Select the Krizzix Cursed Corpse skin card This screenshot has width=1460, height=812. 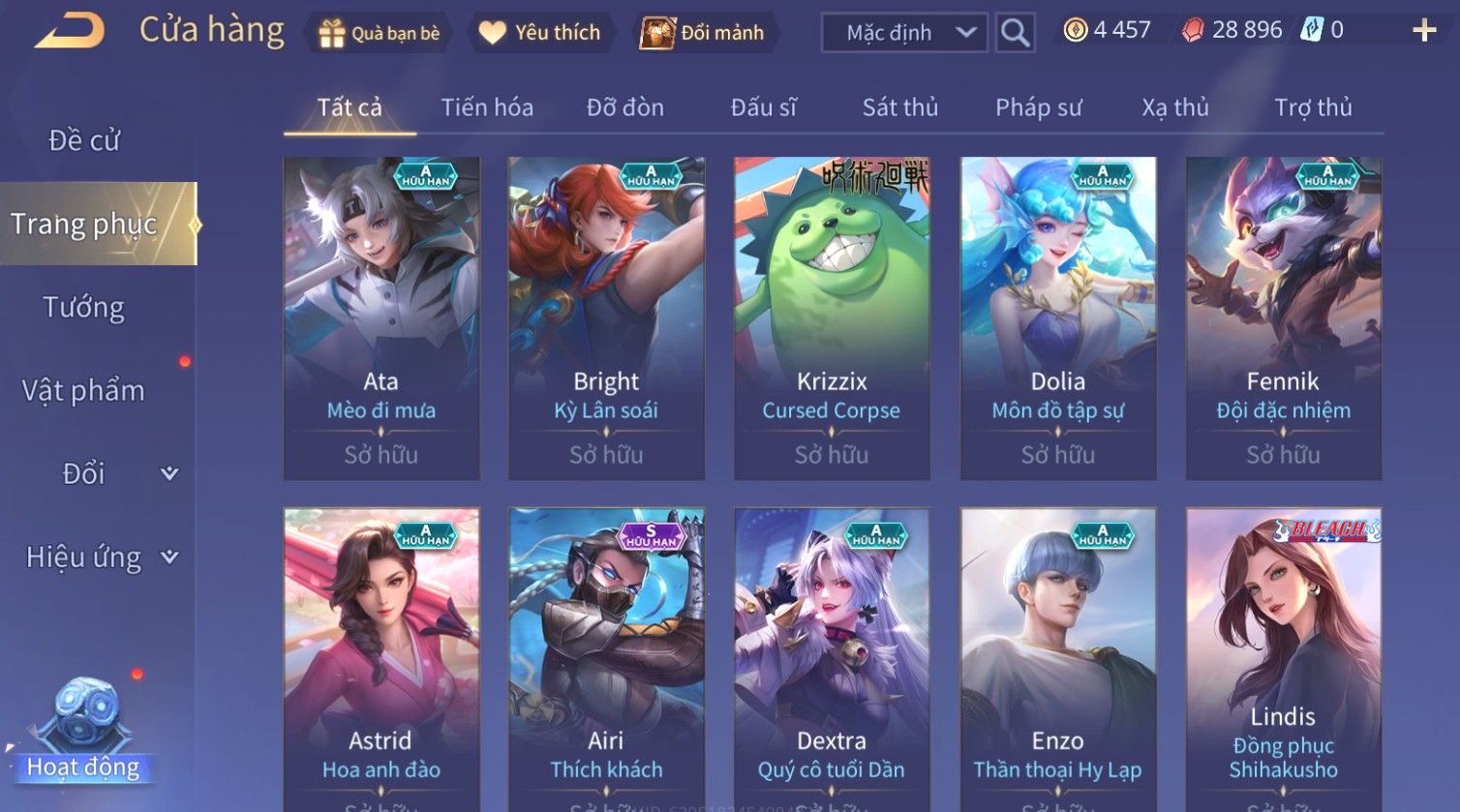click(x=832, y=318)
